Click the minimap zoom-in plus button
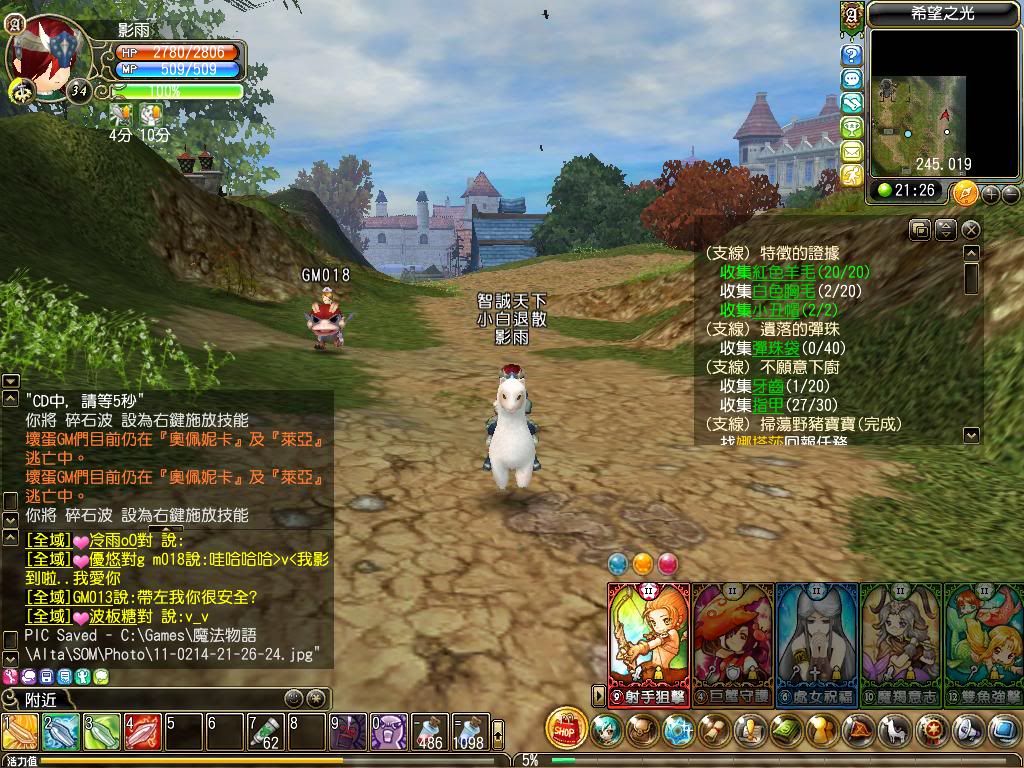Screen dimensions: 1024x768 click(x=991, y=193)
